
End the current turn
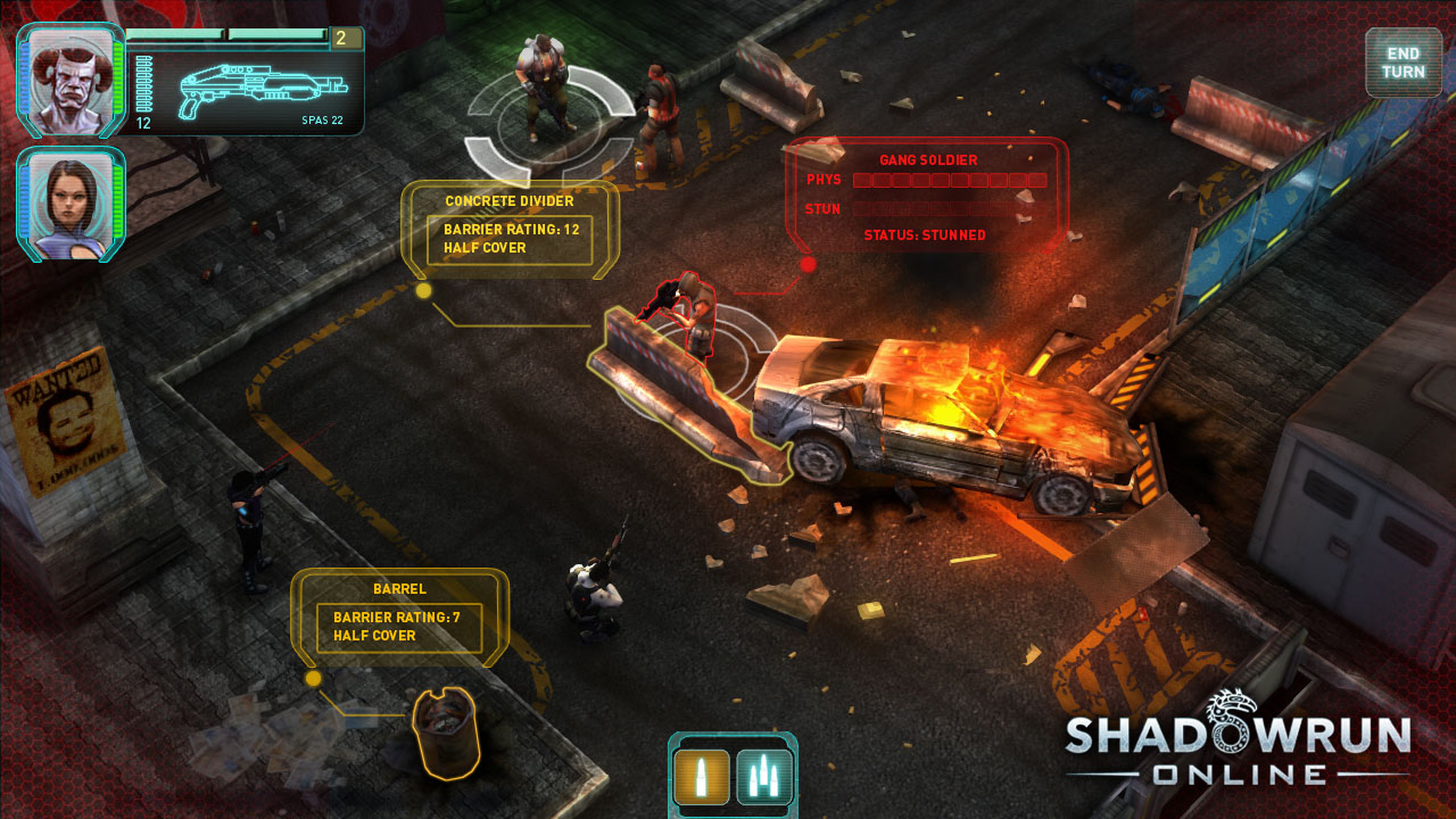(x=1403, y=63)
